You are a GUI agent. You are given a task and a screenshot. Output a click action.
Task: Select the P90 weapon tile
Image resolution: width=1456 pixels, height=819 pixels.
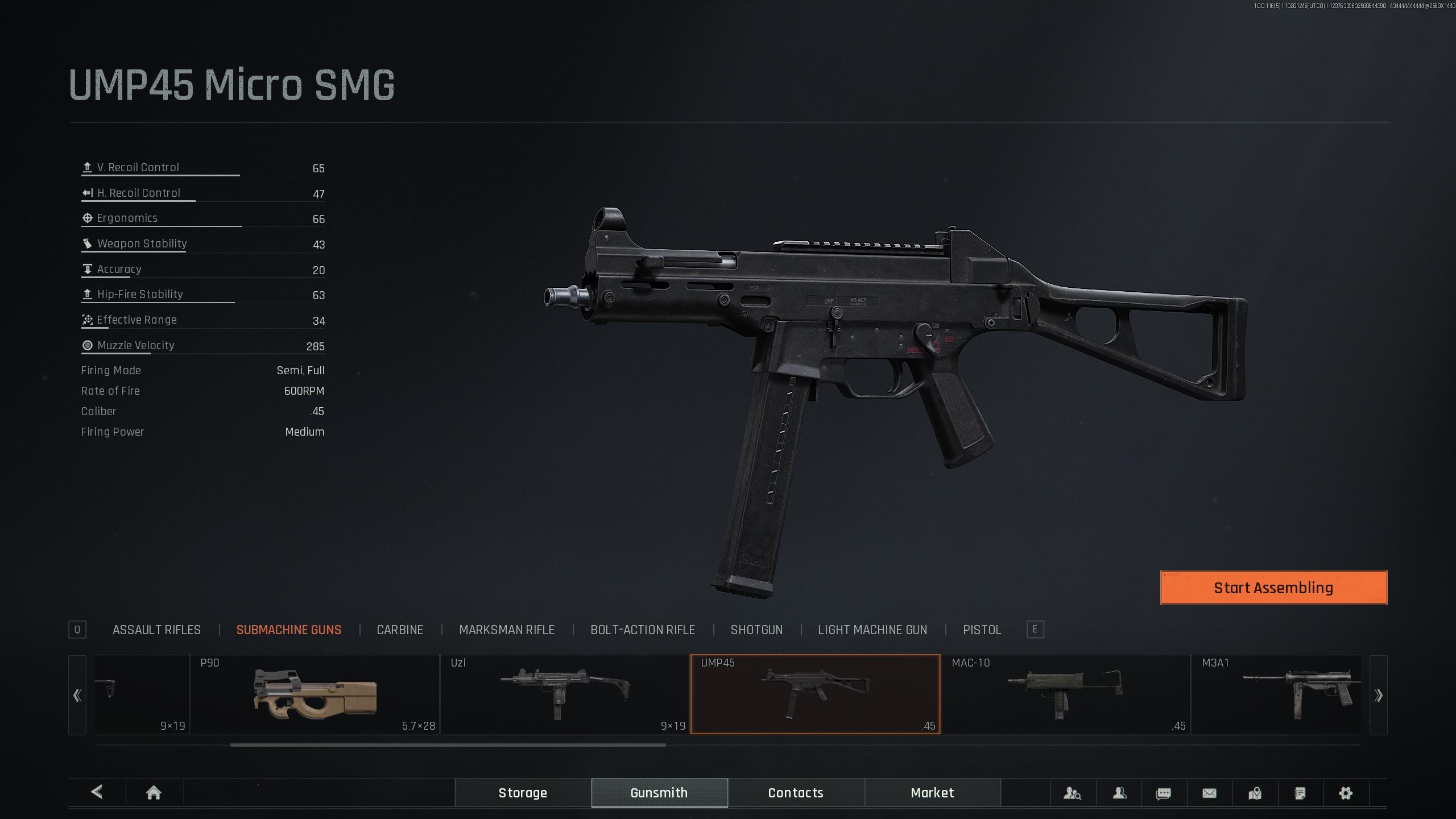pos(315,694)
